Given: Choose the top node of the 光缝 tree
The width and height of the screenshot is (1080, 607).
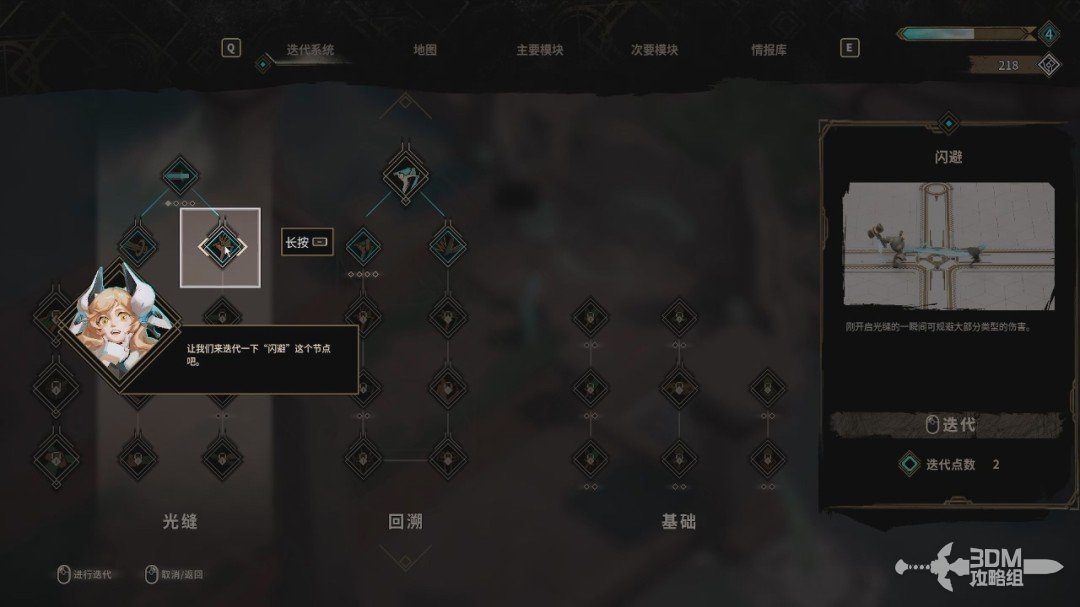Looking at the screenshot, I should [x=179, y=177].
